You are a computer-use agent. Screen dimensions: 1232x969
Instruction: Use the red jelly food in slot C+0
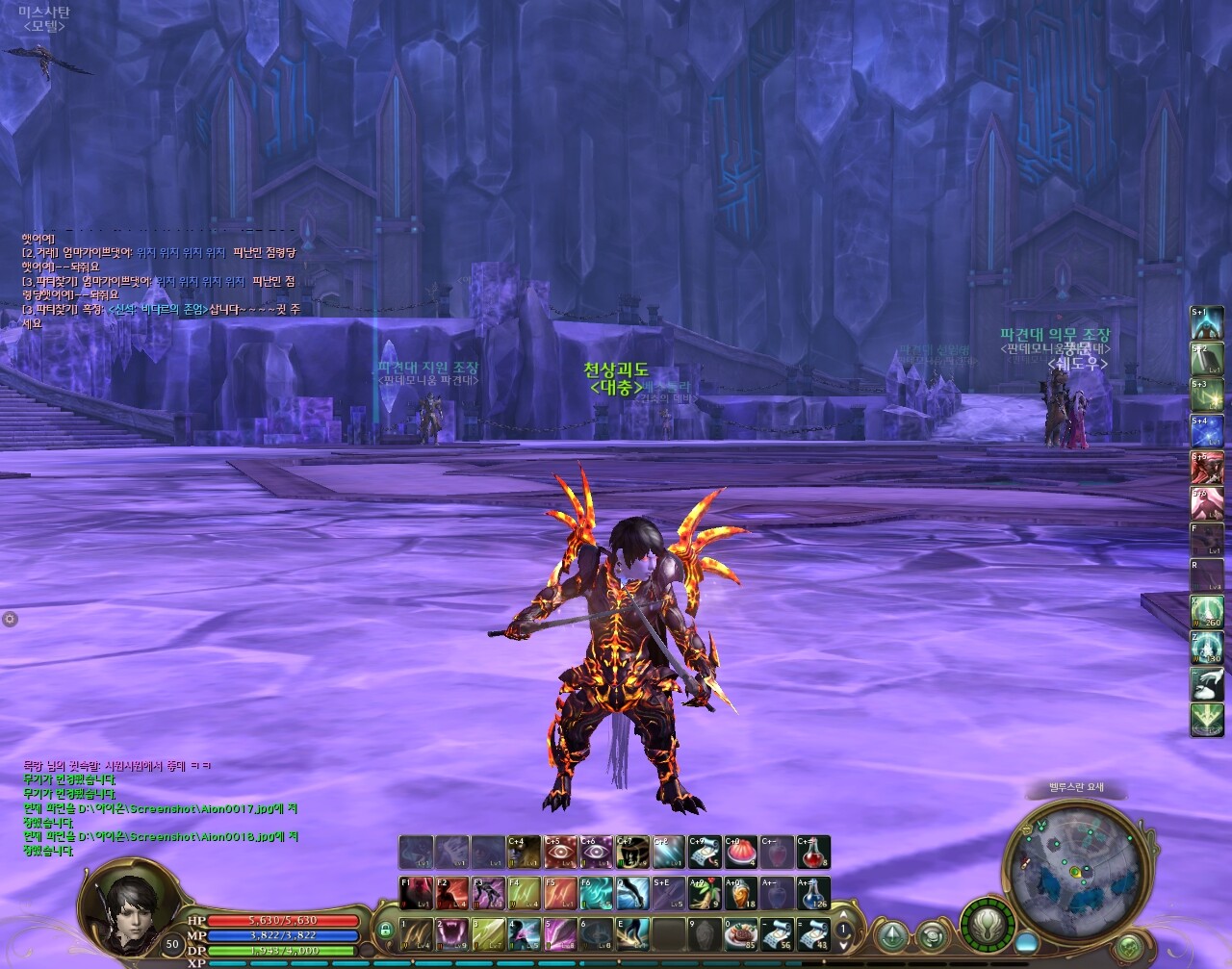click(741, 853)
